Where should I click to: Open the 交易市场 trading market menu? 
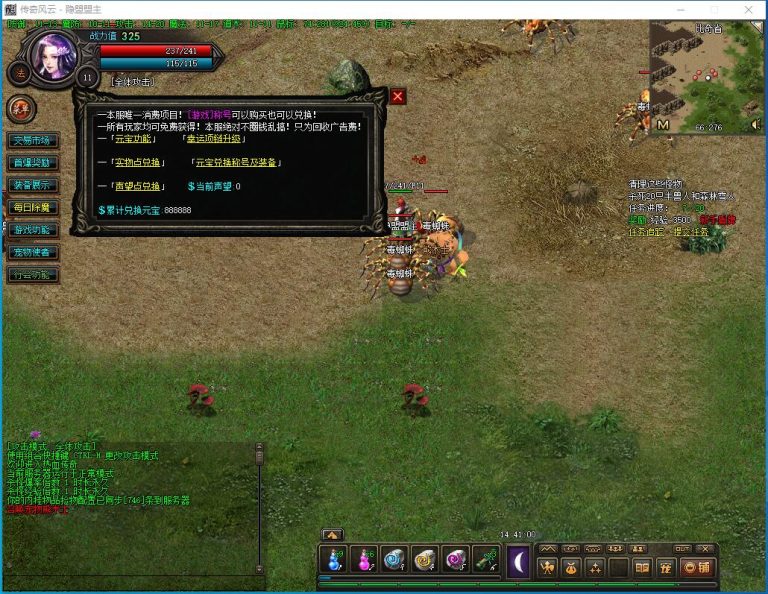point(32,141)
